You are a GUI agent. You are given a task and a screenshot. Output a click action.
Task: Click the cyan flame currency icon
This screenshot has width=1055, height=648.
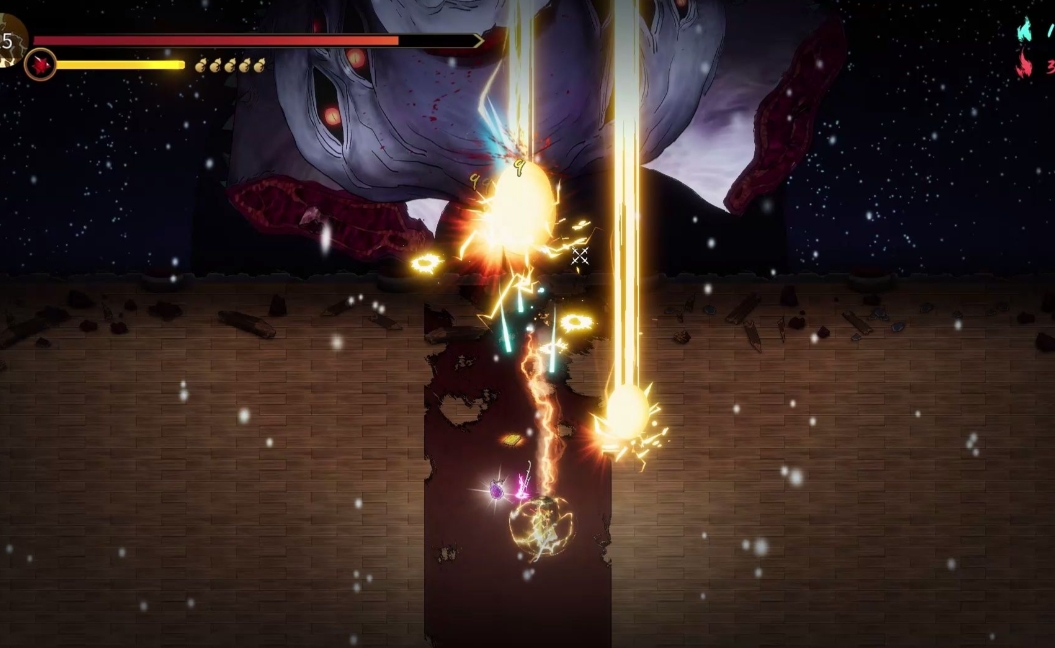click(1024, 29)
